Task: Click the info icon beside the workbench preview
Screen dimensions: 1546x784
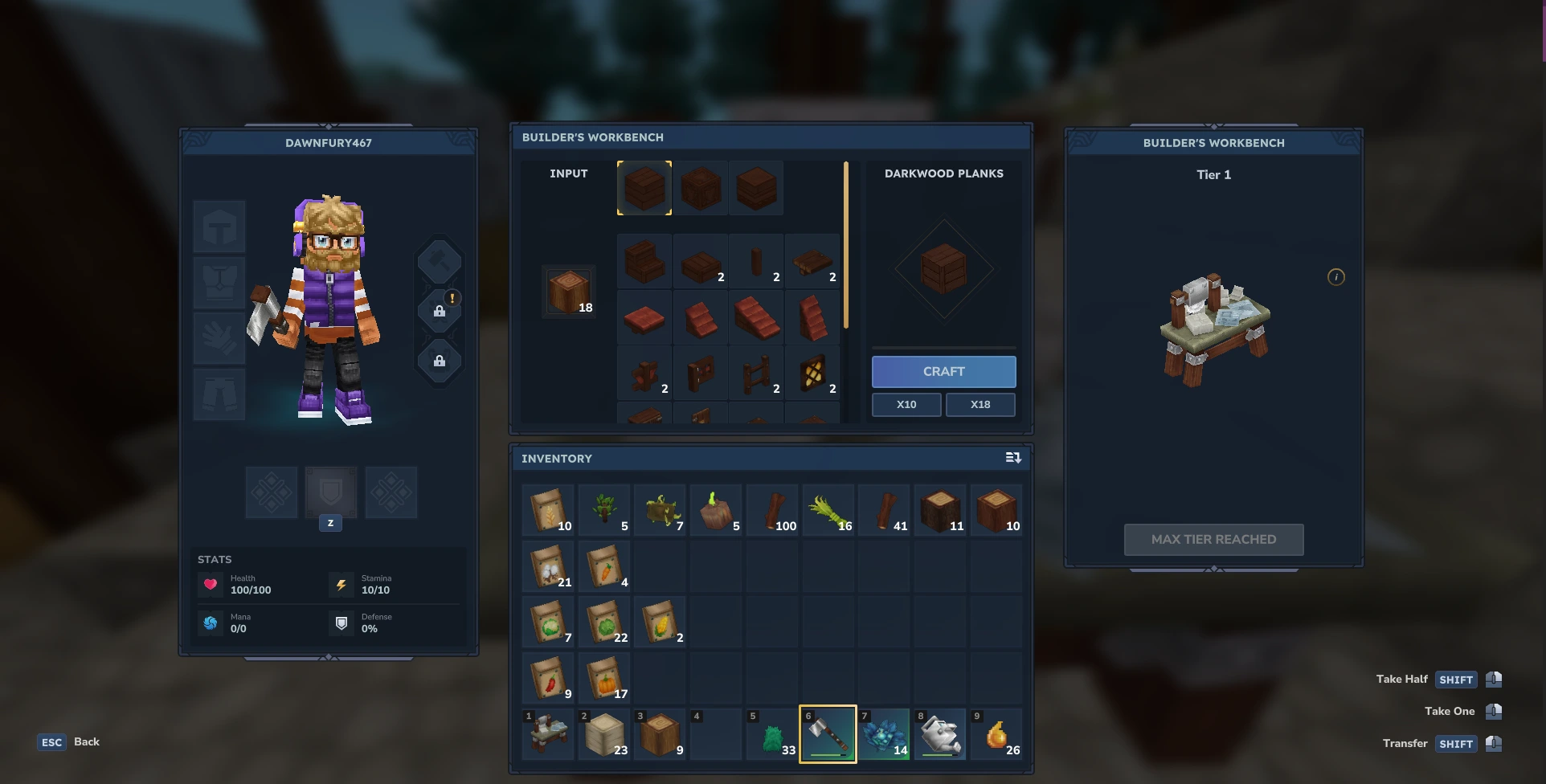Action: [x=1336, y=276]
